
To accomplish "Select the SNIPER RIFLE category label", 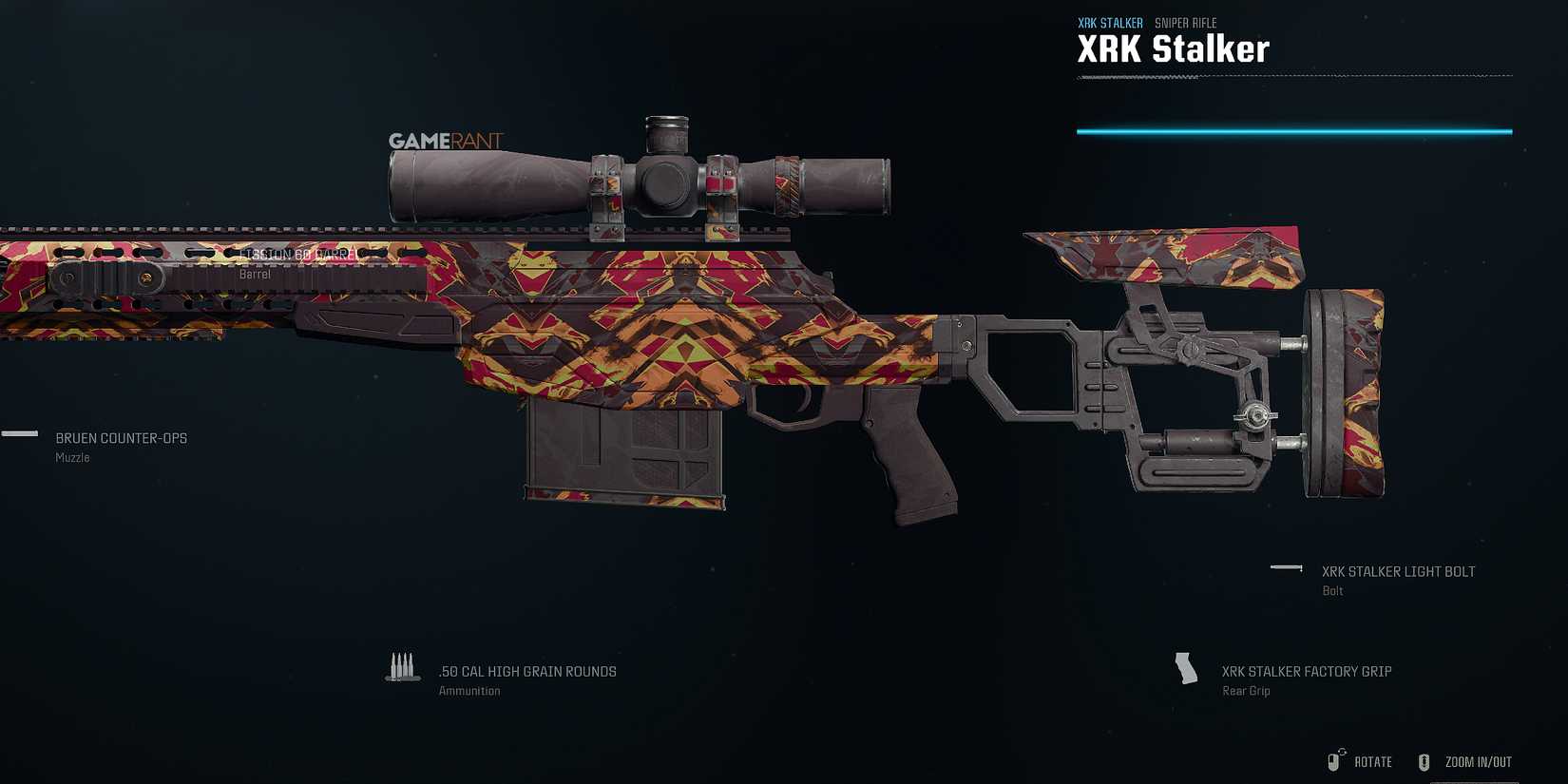I will pos(1183,22).
